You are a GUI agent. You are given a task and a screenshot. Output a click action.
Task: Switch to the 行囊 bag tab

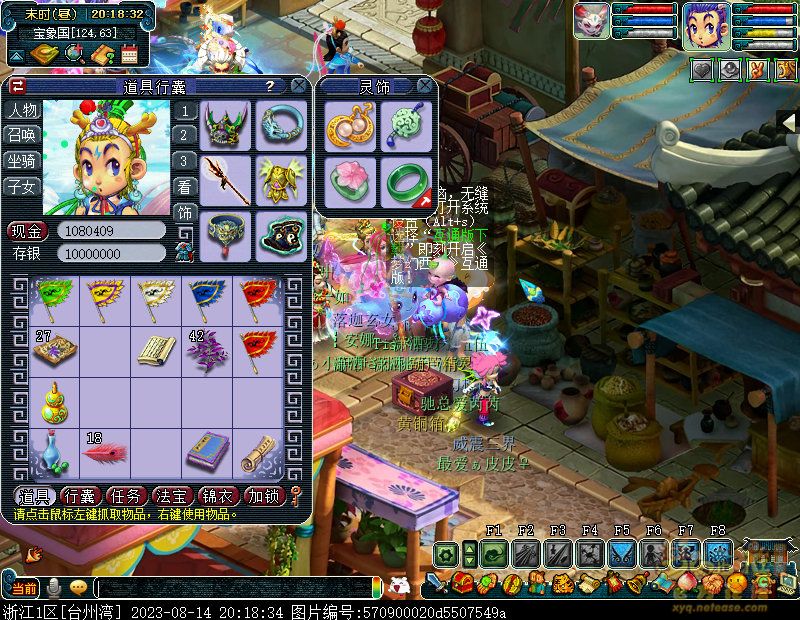(79, 495)
